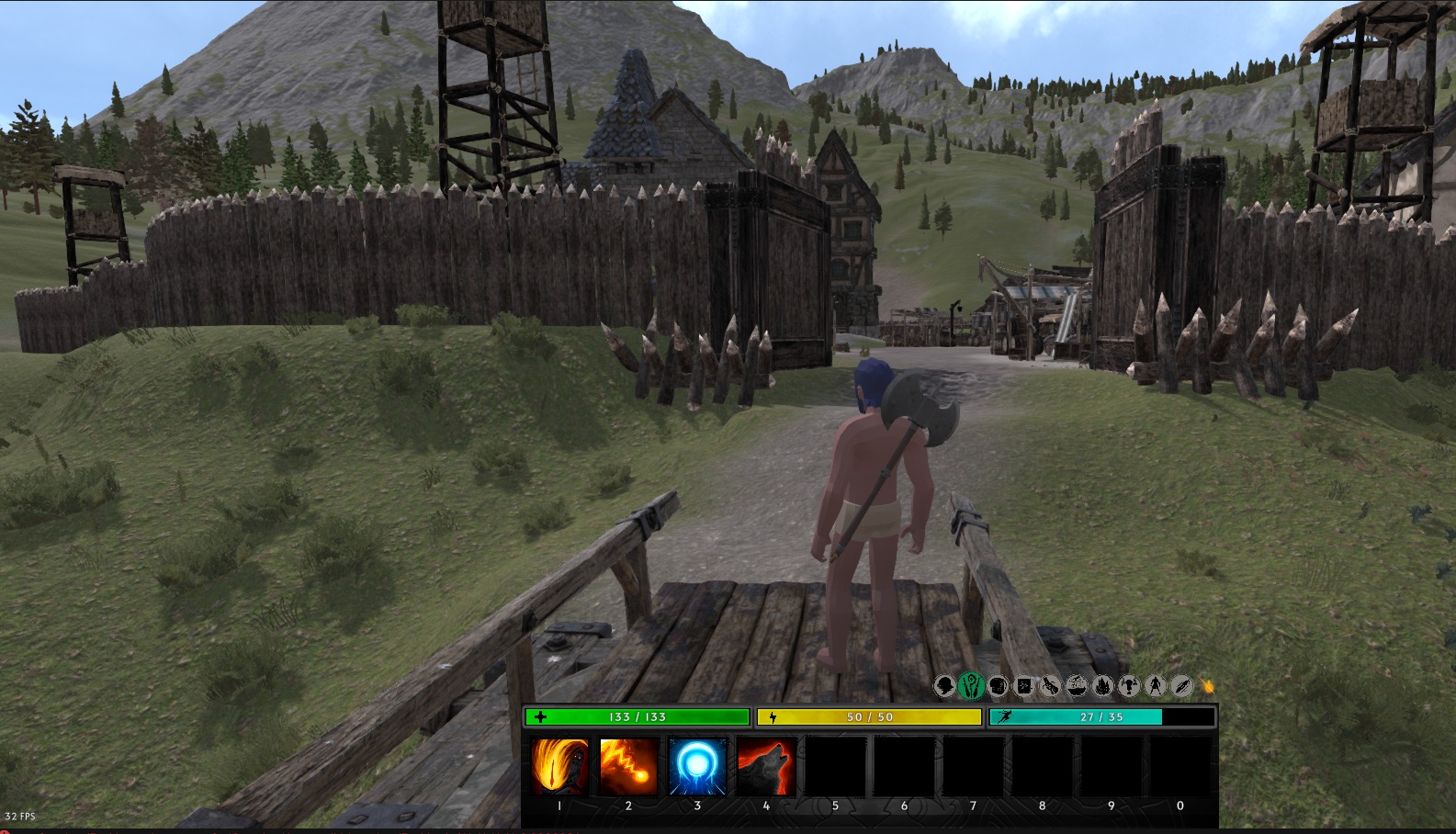Select empty hotbar slot 0
The height and width of the screenshot is (834, 1456).
[1180, 766]
